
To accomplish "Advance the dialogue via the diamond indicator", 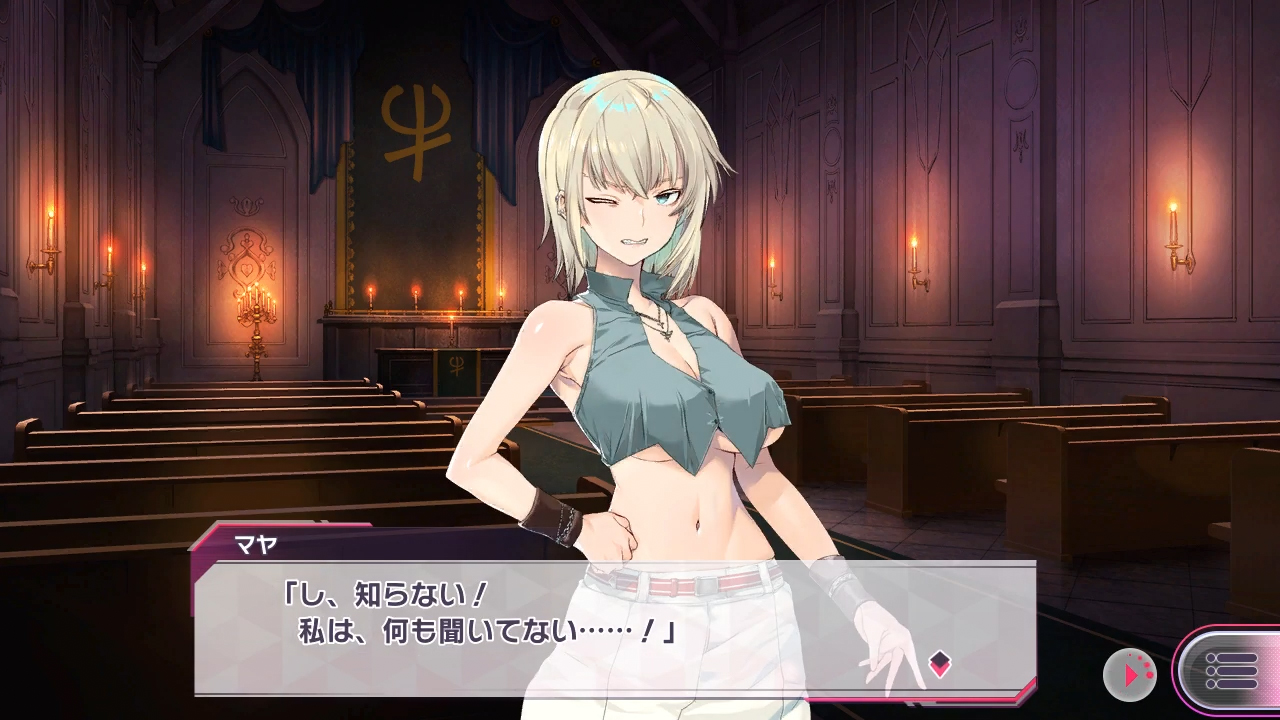I will point(939,663).
